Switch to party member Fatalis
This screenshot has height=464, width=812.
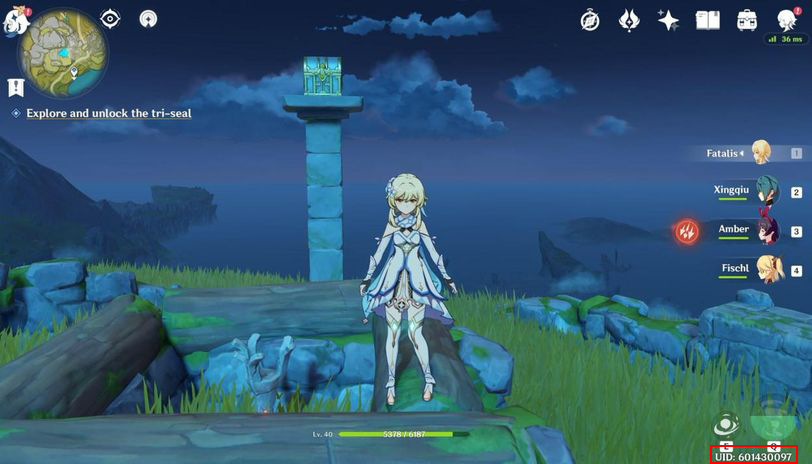pyautogui.click(x=760, y=153)
